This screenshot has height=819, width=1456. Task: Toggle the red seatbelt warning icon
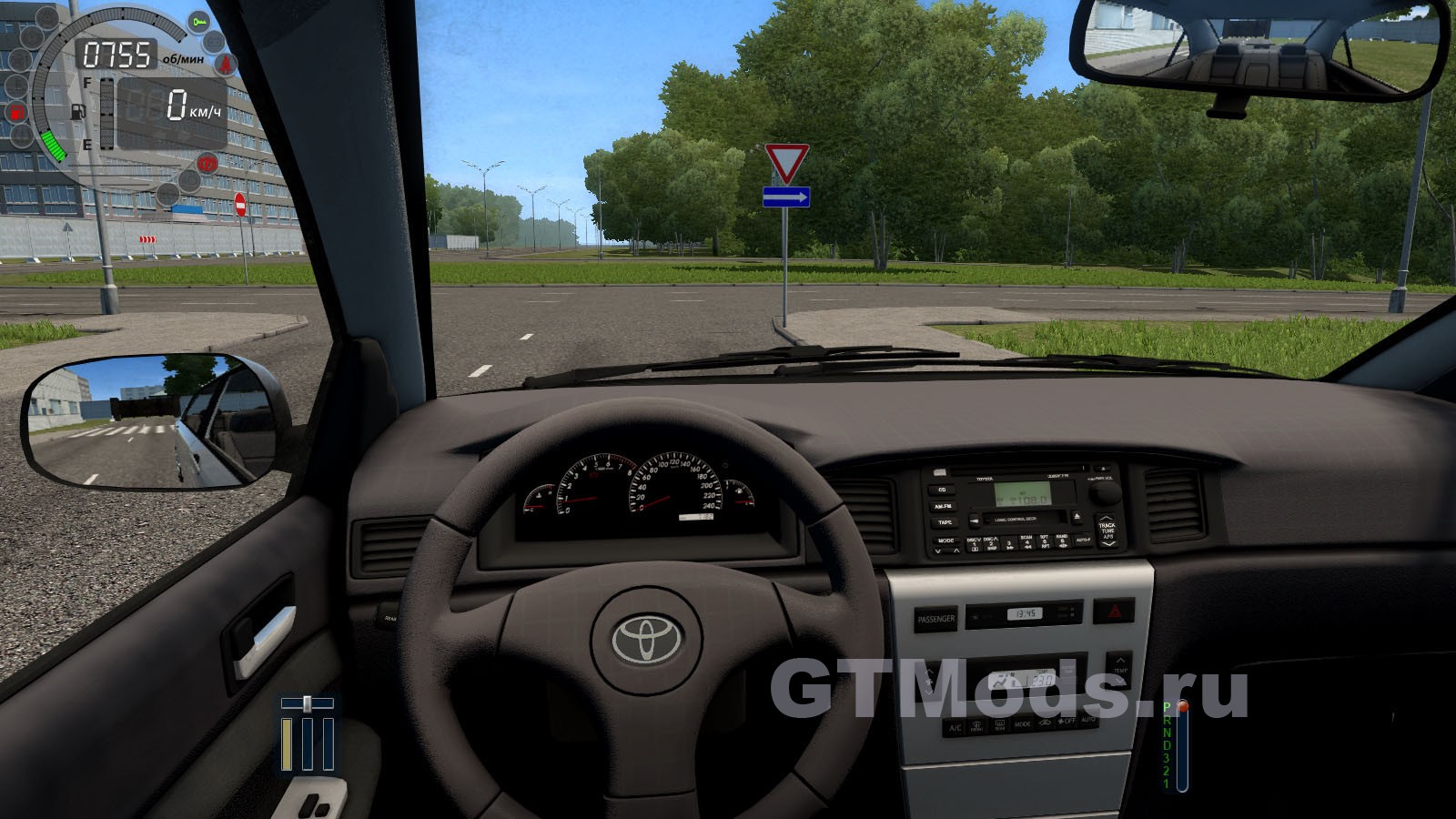pos(224,63)
